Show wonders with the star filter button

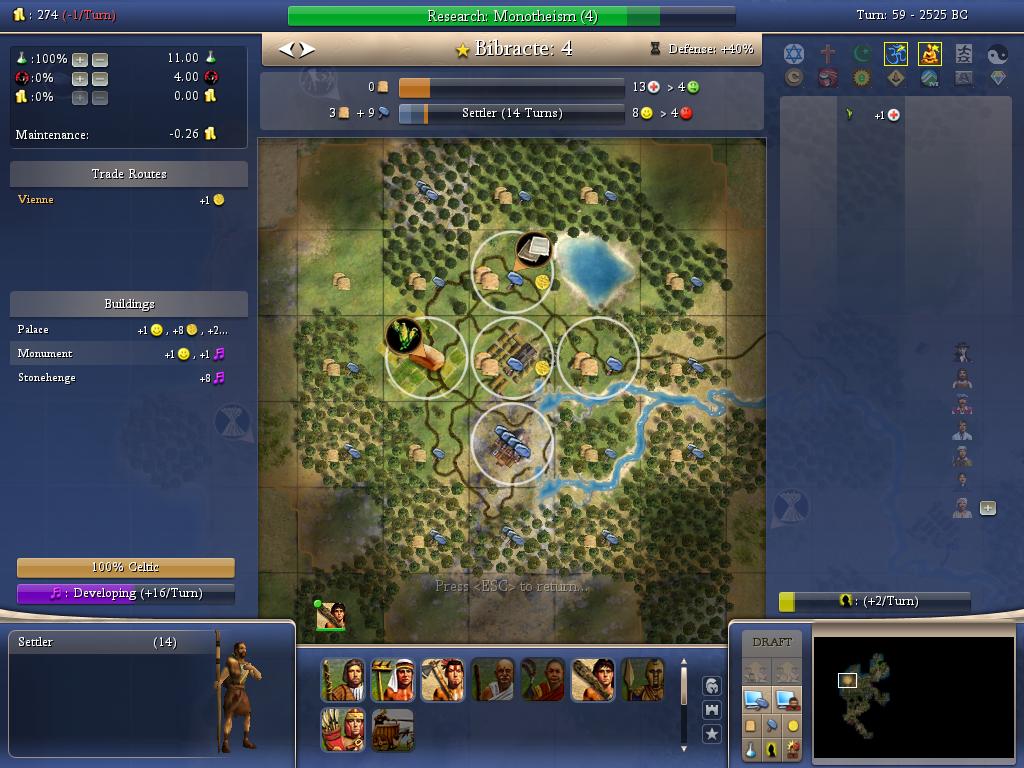(712, 734)
